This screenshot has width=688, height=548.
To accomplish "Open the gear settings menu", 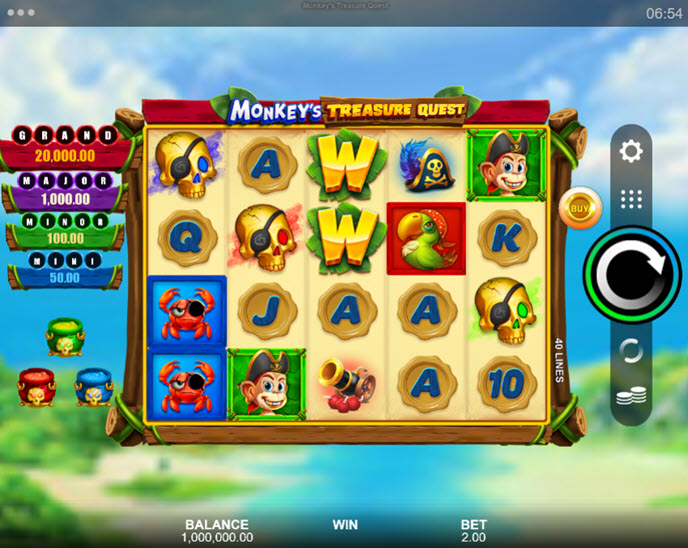I will (631, 152).
